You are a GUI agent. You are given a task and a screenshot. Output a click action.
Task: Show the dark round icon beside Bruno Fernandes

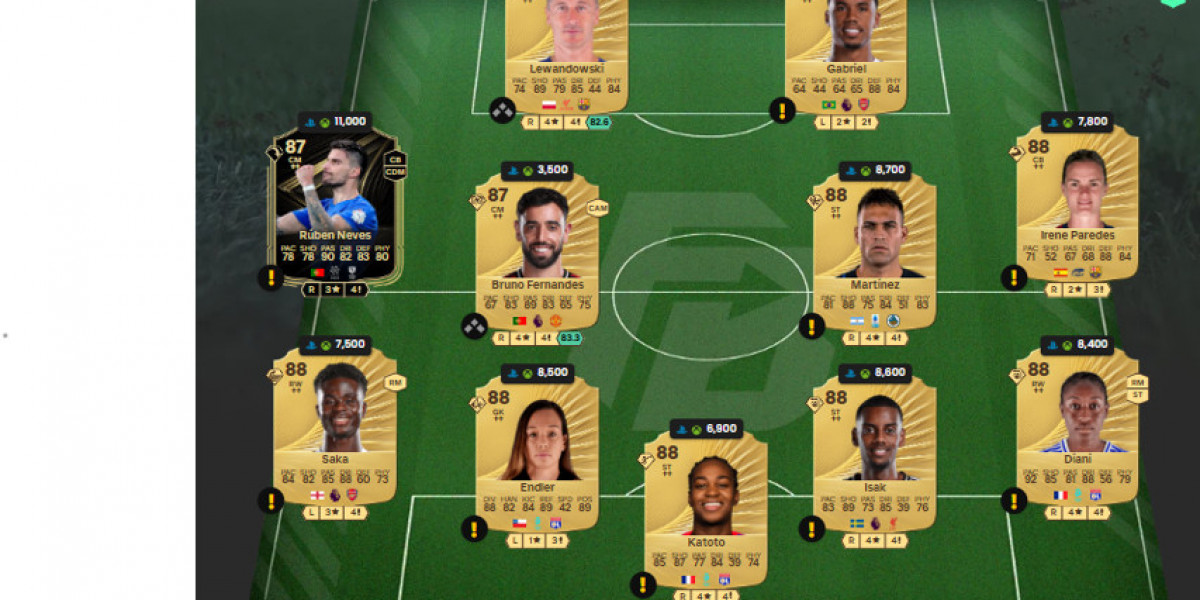click(x=474, y=325)
